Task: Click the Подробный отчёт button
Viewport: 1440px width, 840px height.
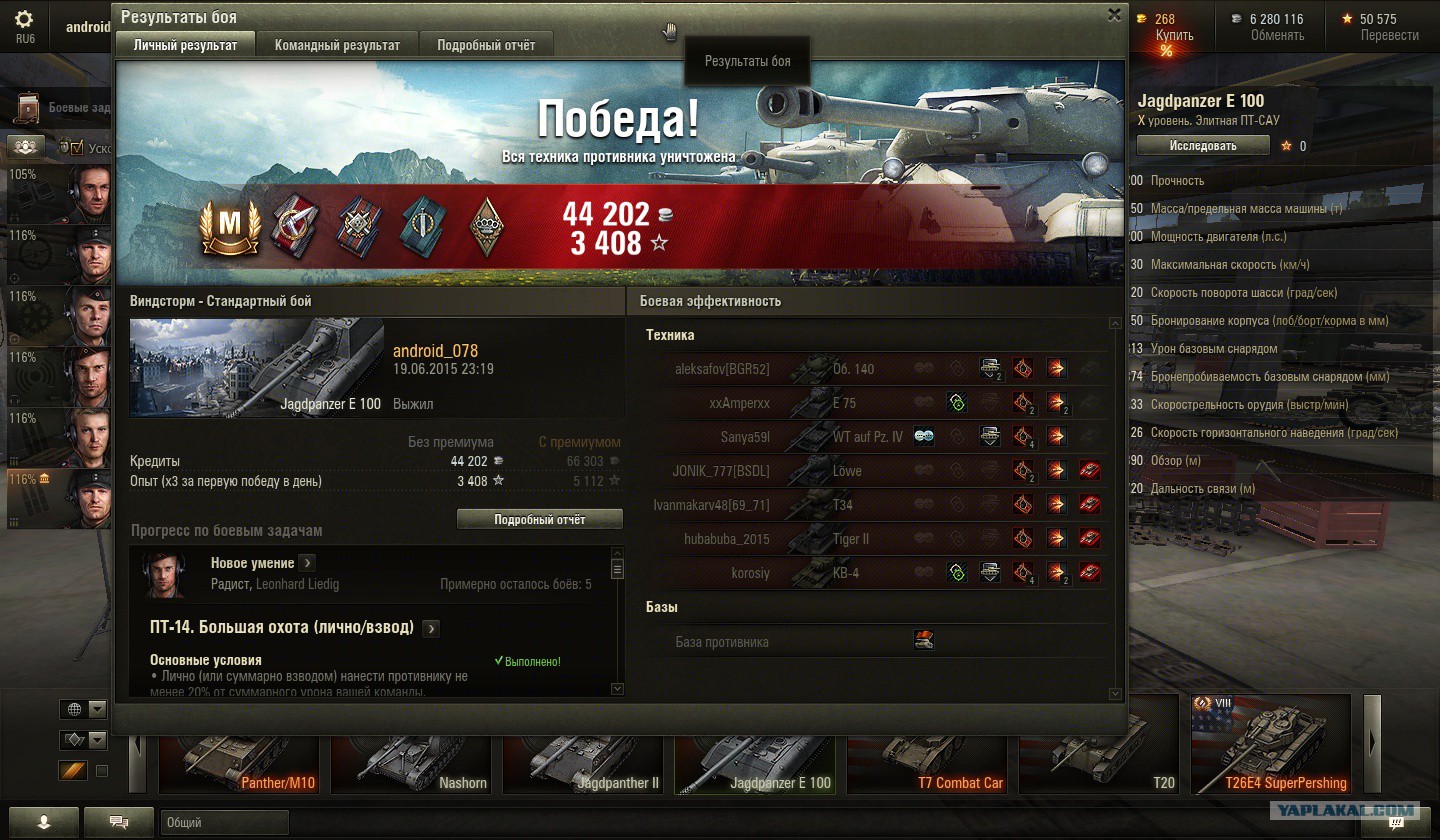Action: click(539, 520)
